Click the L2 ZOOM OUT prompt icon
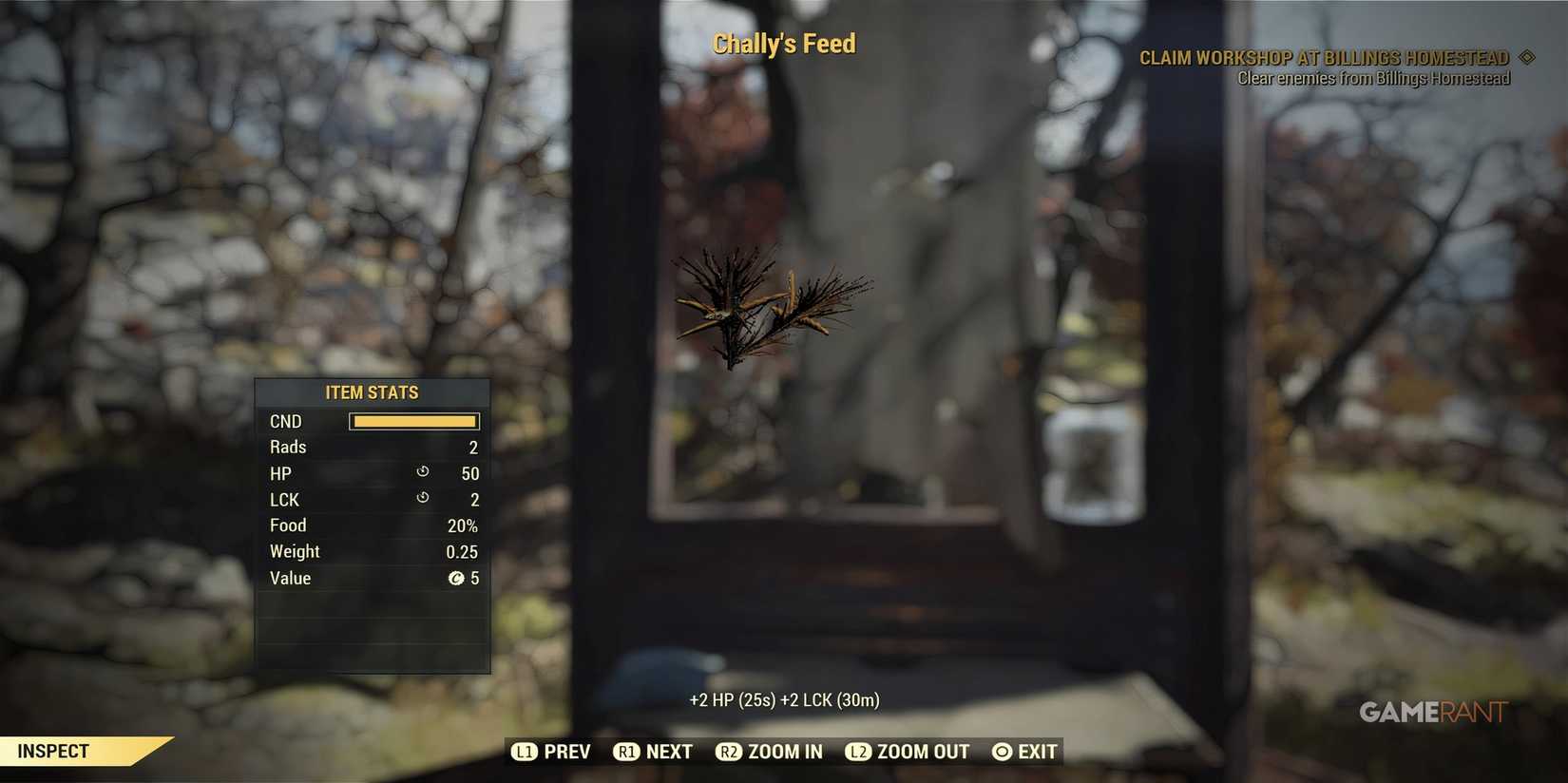The height and width of the screenshot is (783, 1568). [858, 751]
